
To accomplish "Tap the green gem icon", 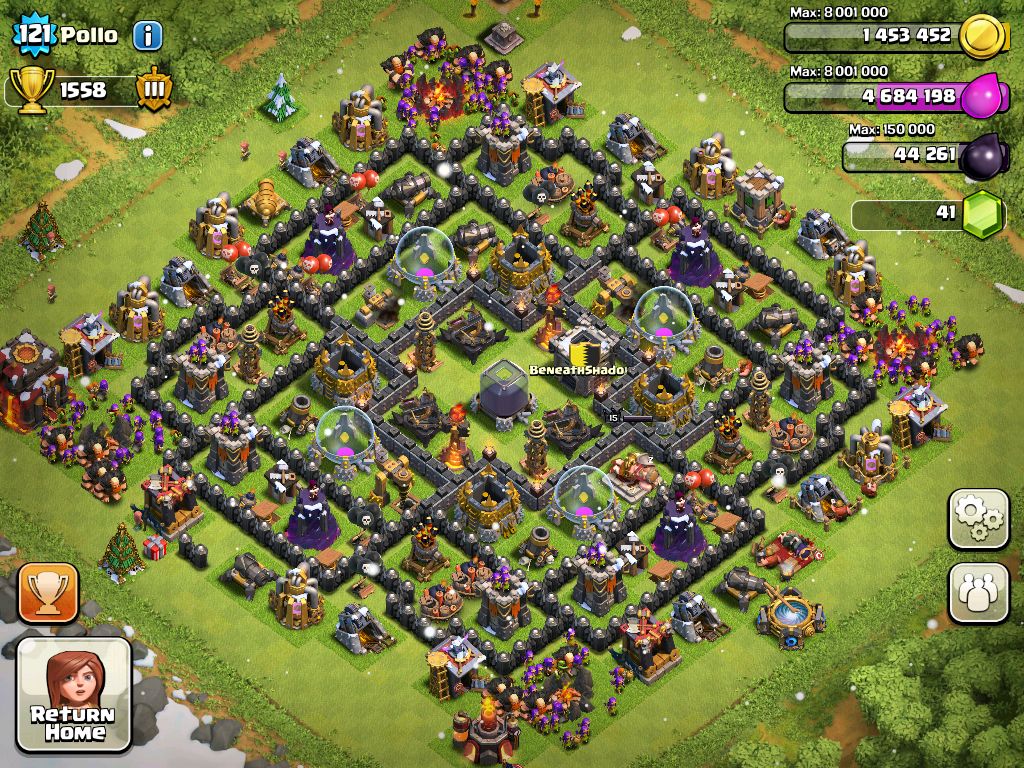I will (982, 213).
